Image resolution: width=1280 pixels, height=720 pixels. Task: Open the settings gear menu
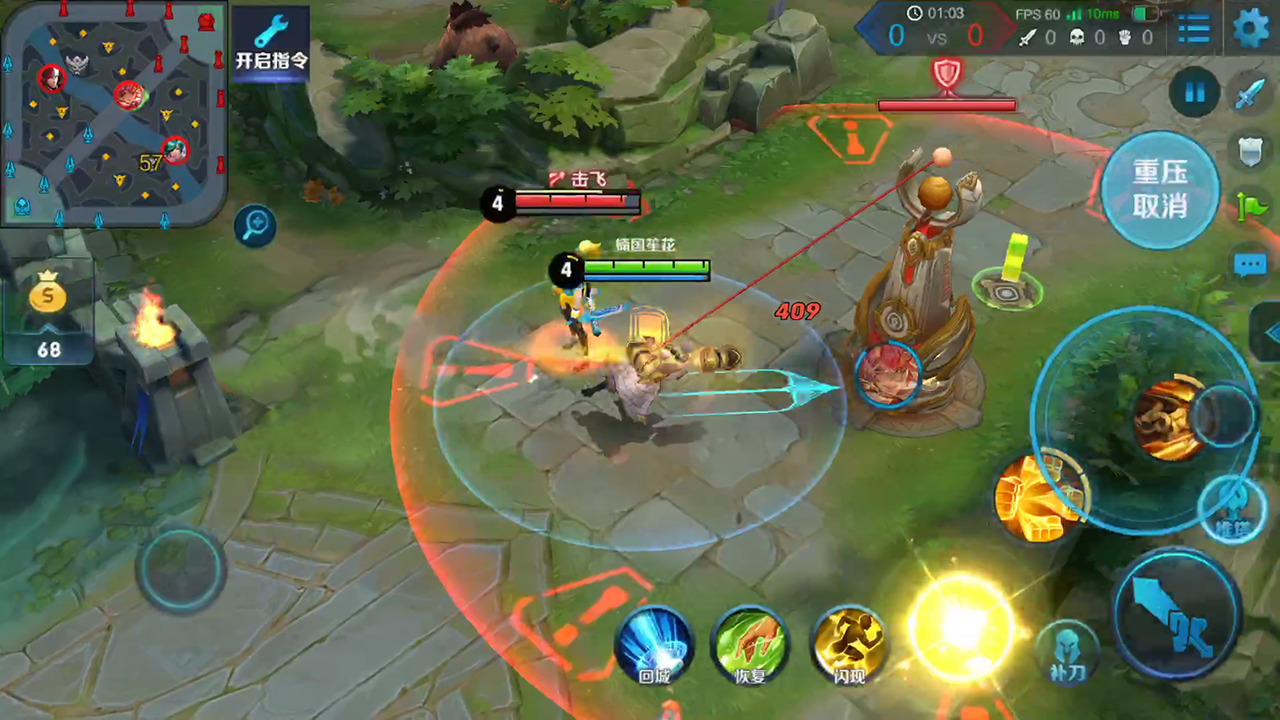point(1251,28)
